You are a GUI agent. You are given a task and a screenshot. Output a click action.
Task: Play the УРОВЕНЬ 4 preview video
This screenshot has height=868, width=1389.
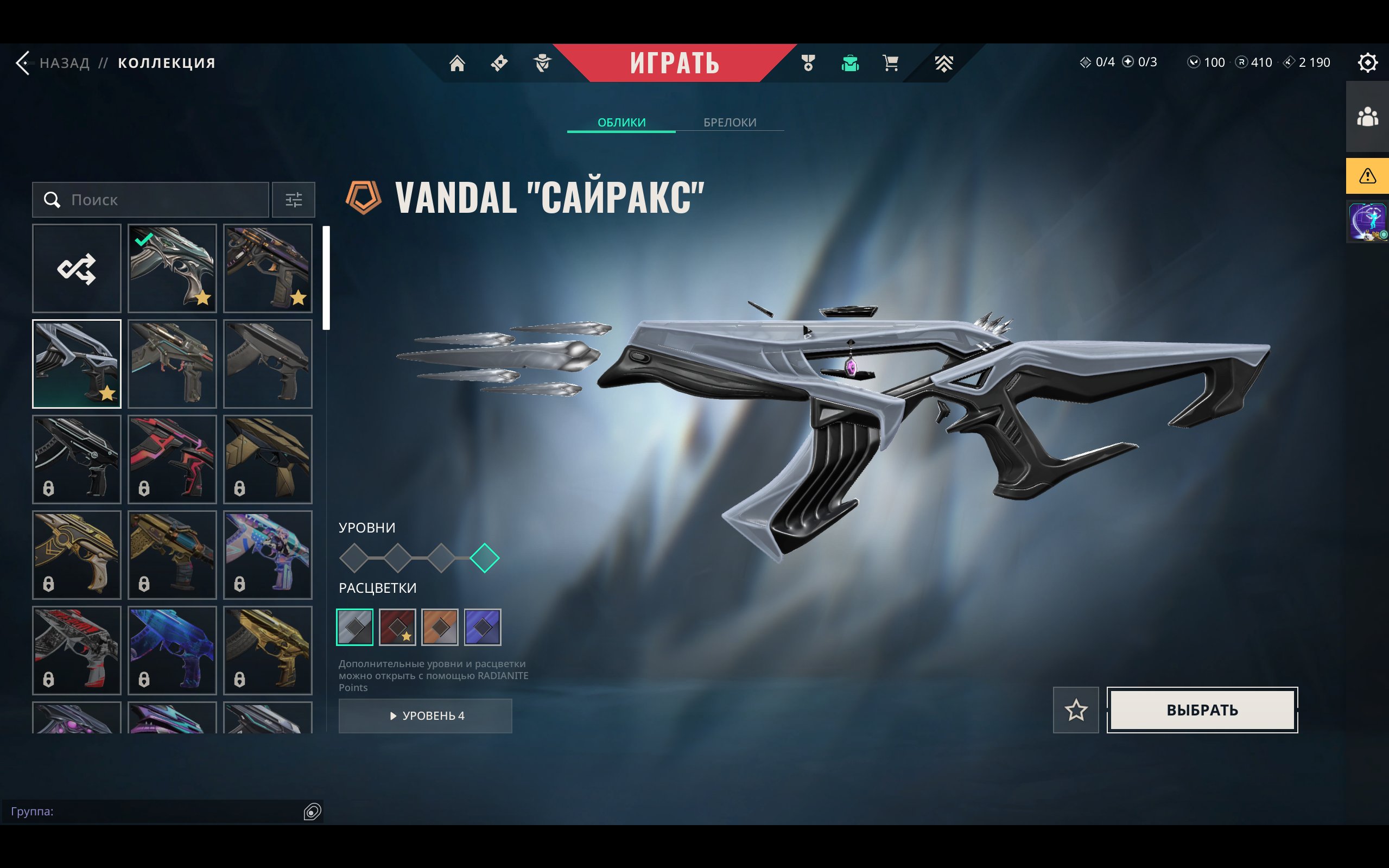(x=426, y=715)
